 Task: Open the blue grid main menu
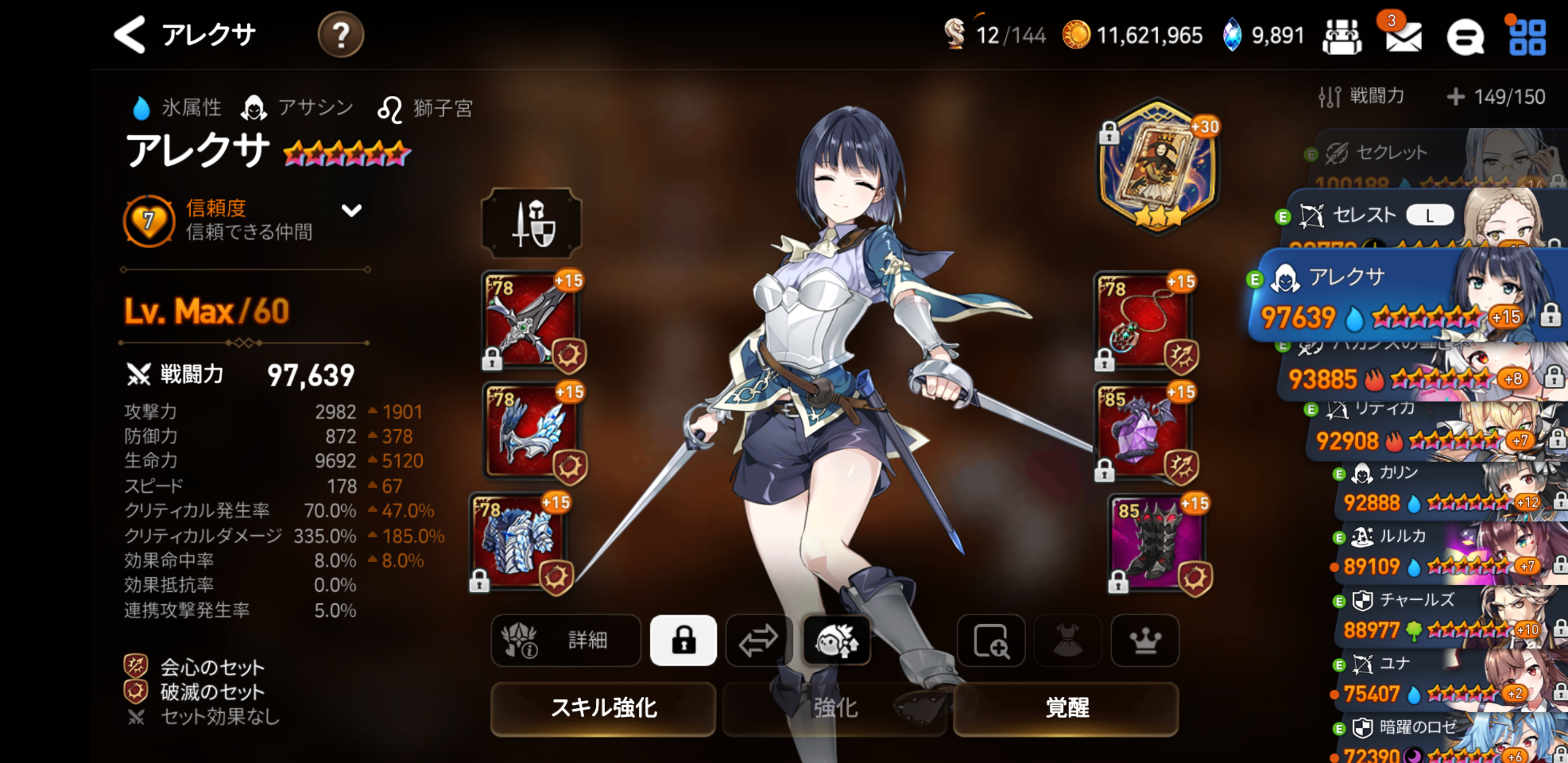pos(1527,38)
